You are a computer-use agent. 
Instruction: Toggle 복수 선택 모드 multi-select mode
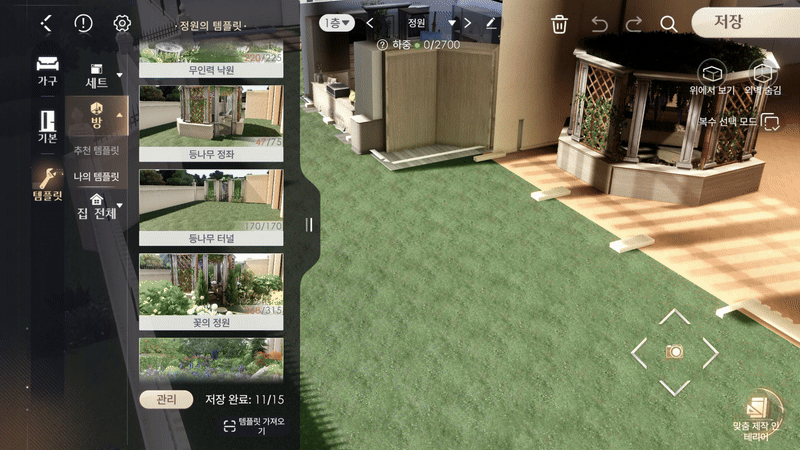770,122
